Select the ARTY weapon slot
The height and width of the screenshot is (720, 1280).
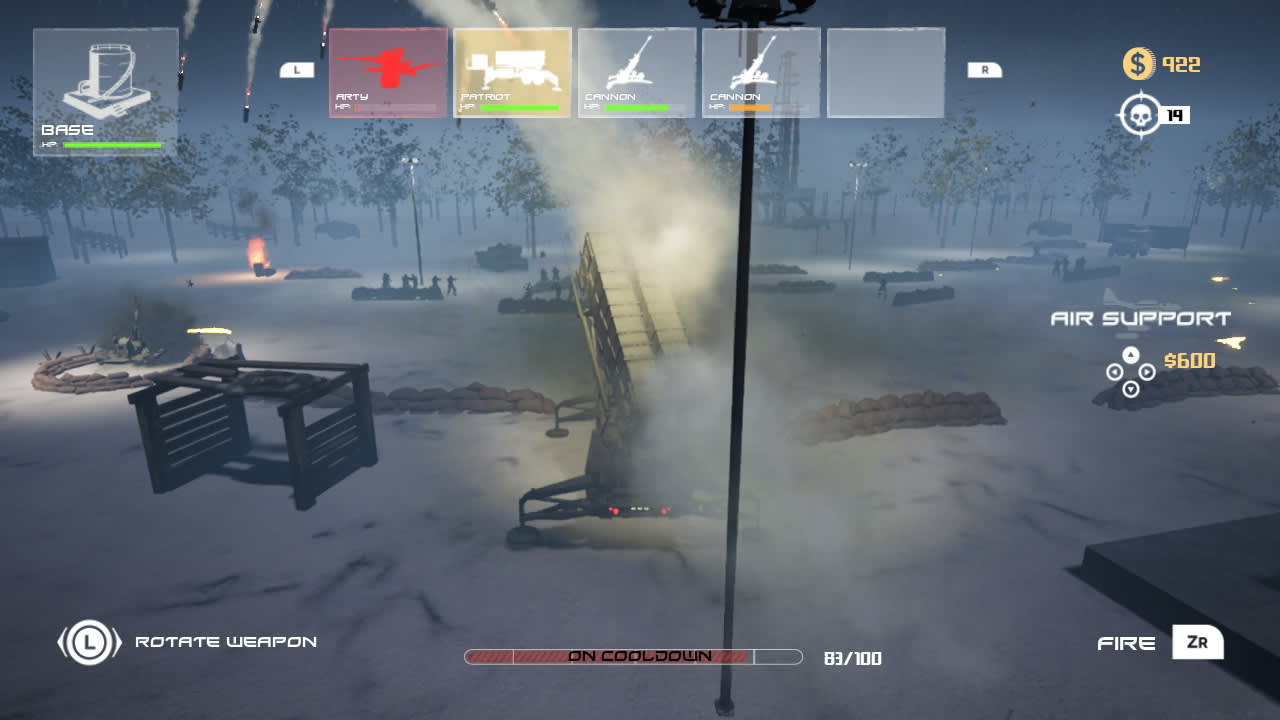(387, 70)
